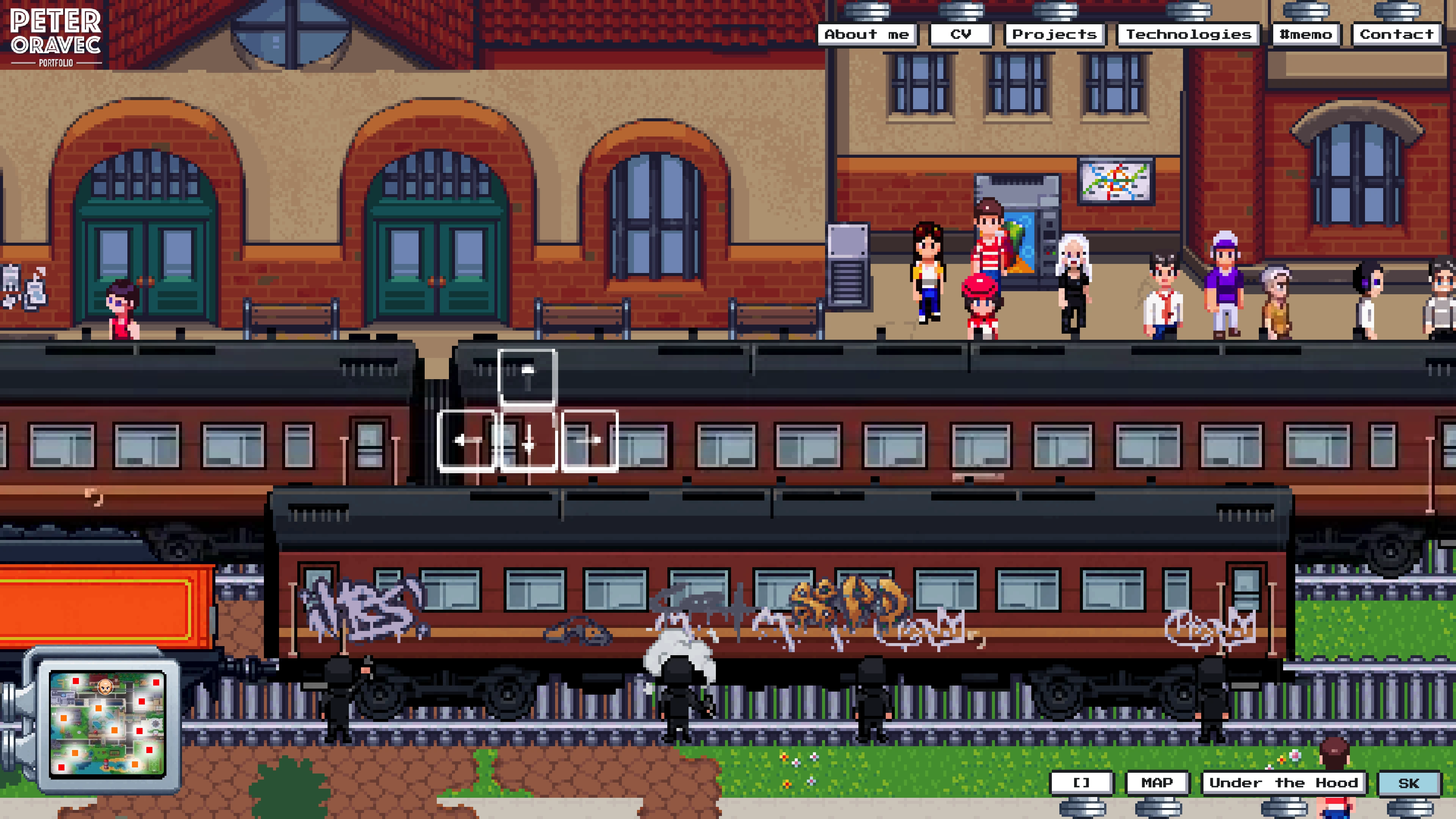Show the Technologies section

pos(1188,35)
